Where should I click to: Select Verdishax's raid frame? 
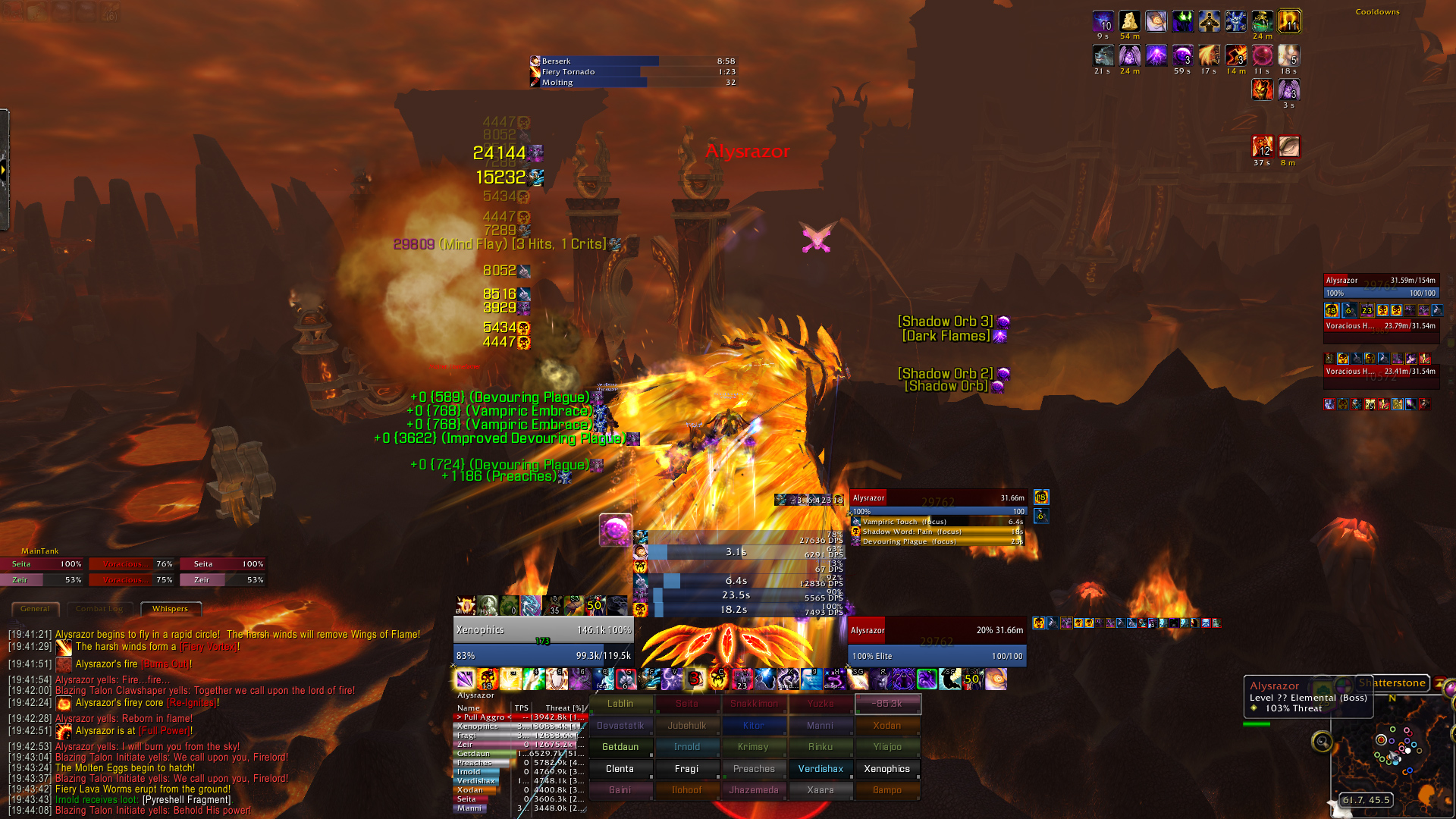tap(821, 769)
